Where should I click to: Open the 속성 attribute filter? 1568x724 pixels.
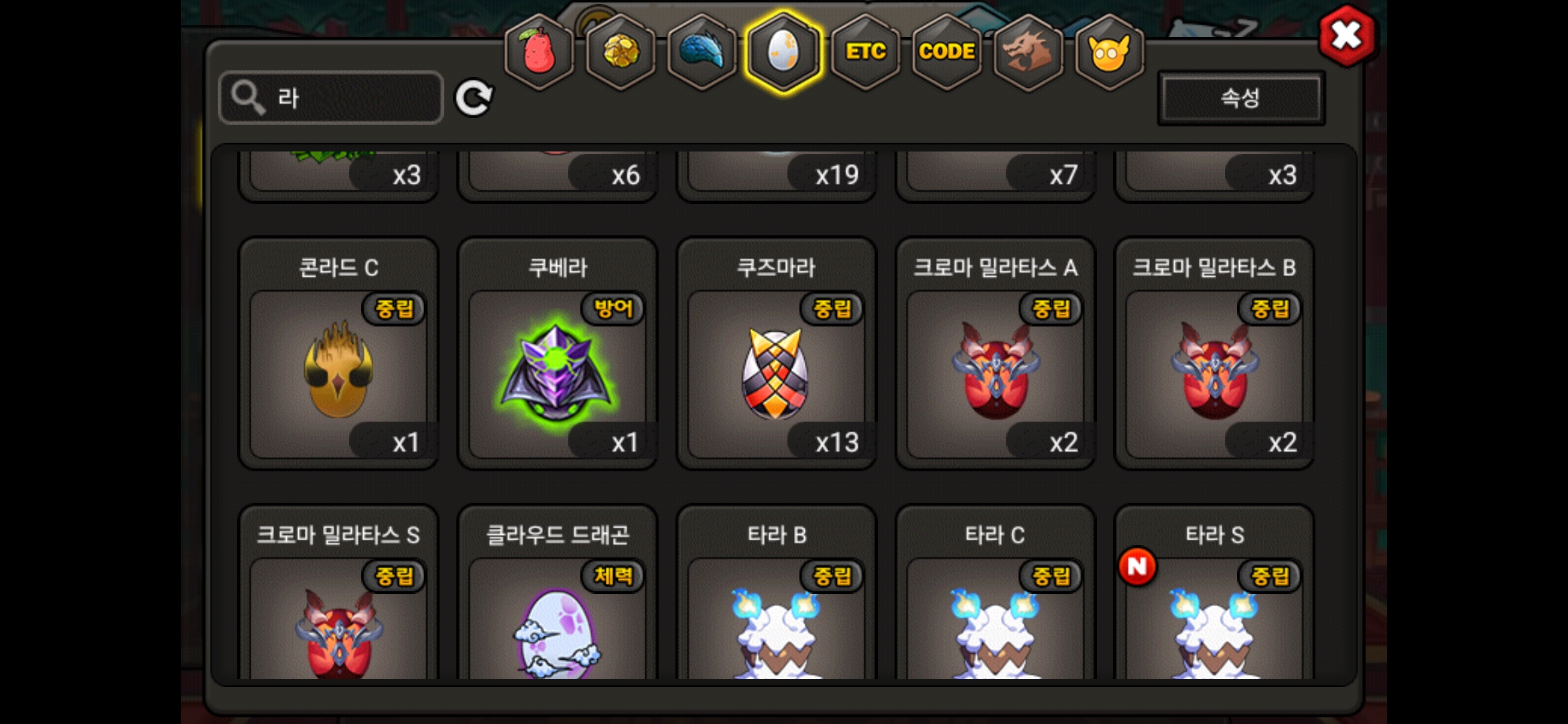pyautogui.click(x=1240, y=99)
